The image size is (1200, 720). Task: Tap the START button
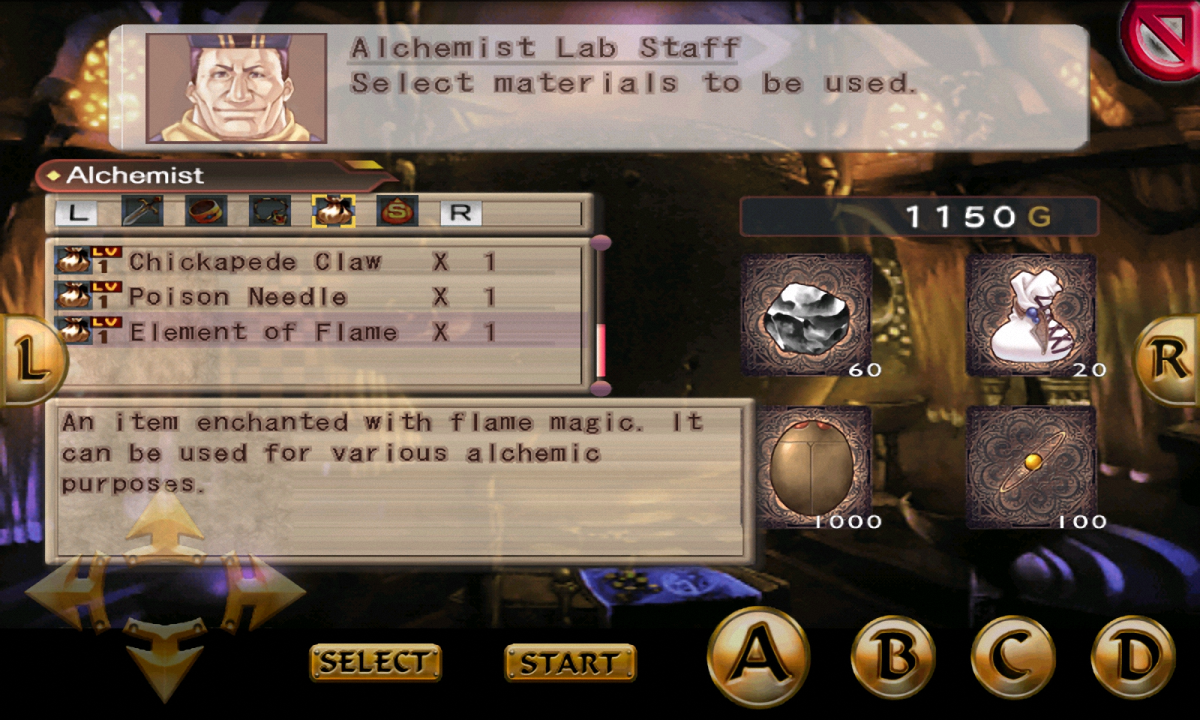[x=570, y=662]
